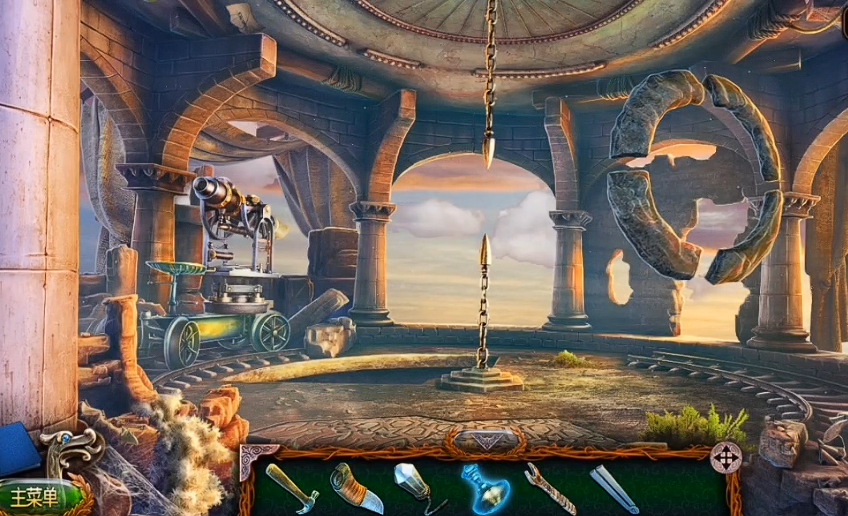
Task: Select the hammer in the inventory
Action: click(291, 487)
